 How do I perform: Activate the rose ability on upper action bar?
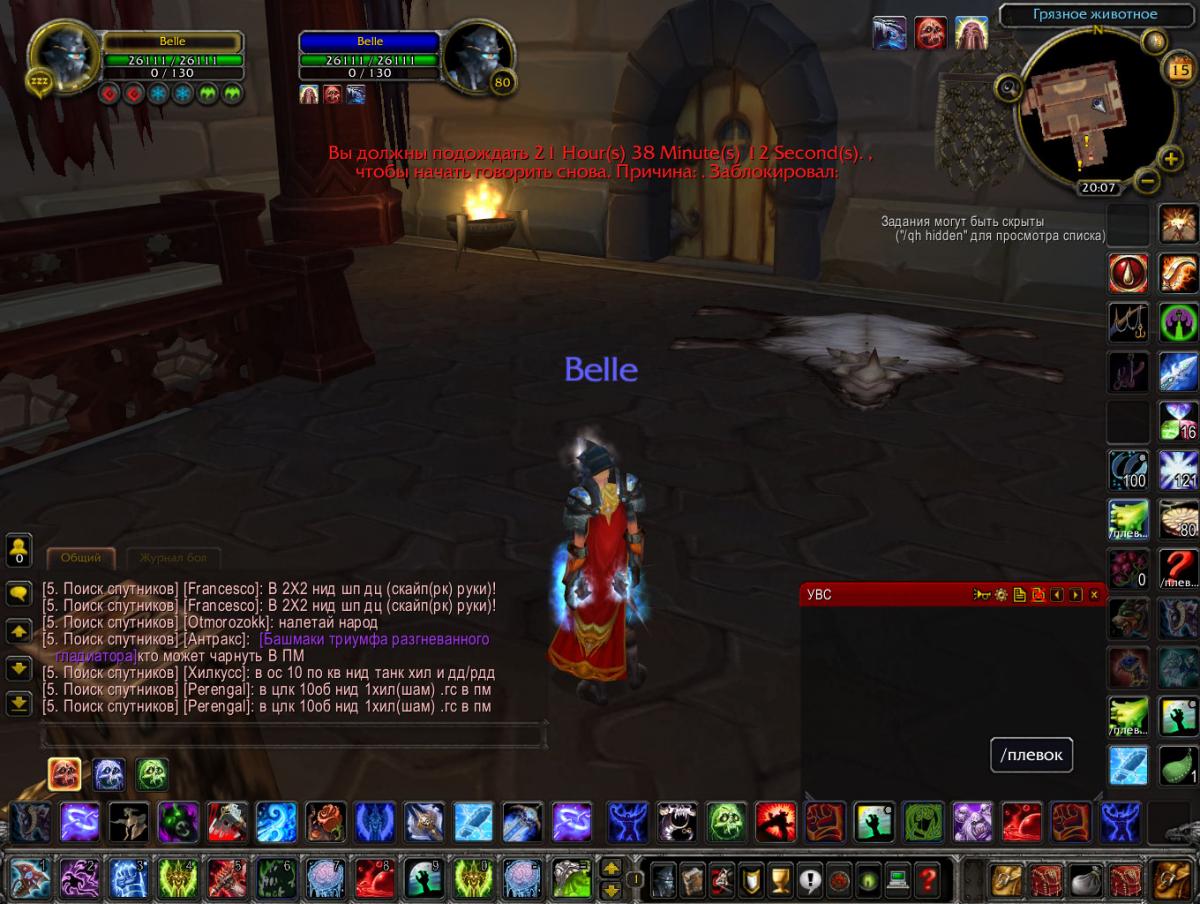[x=325, y=822]
